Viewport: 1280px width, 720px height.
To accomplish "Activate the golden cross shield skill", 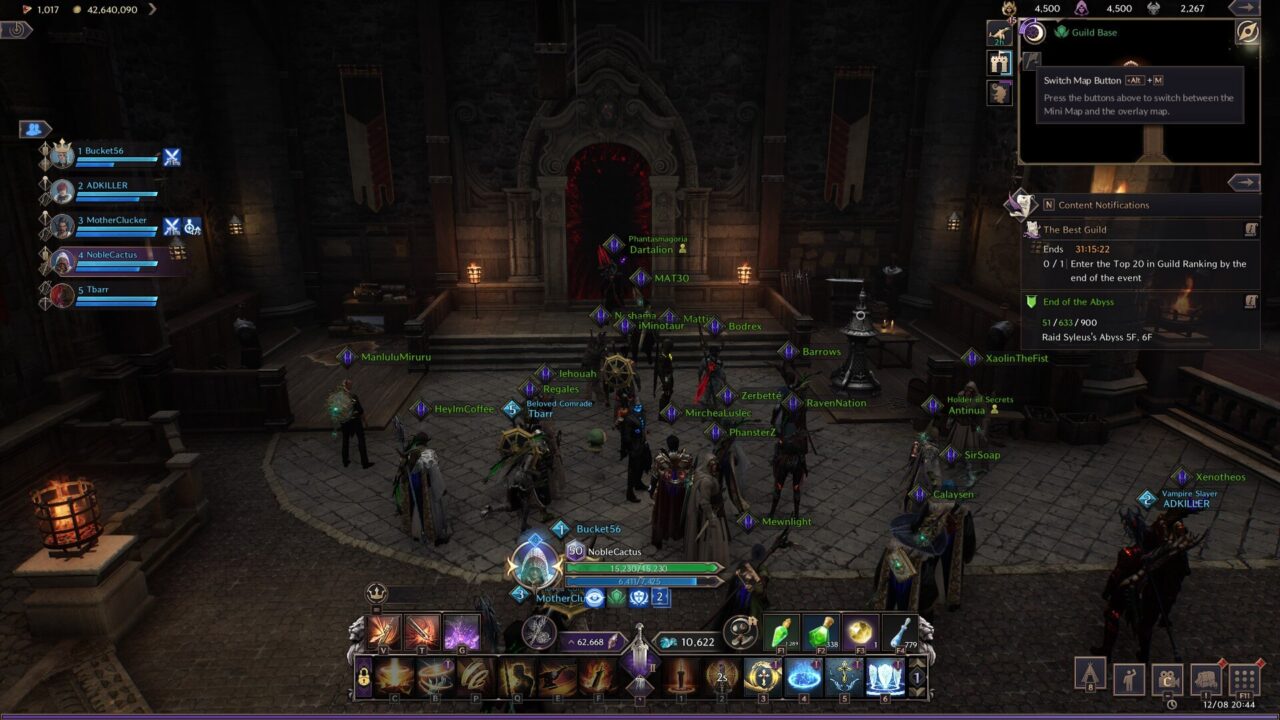I will point(763,677).
